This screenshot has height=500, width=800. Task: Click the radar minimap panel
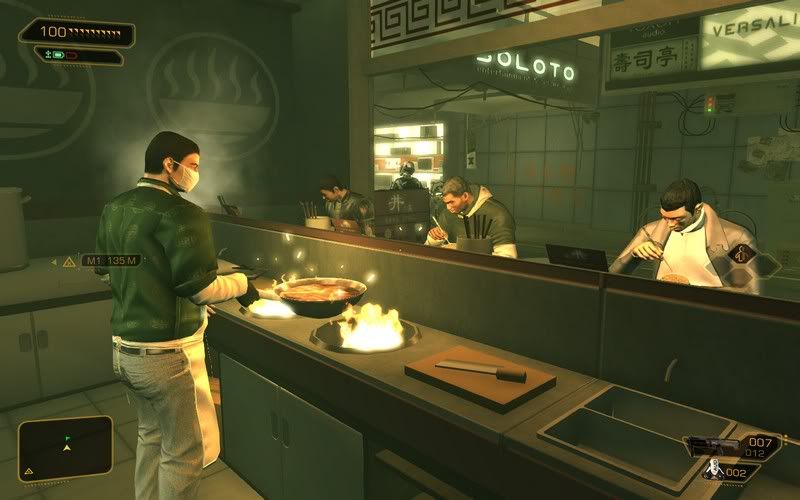(x=65, y=446)
